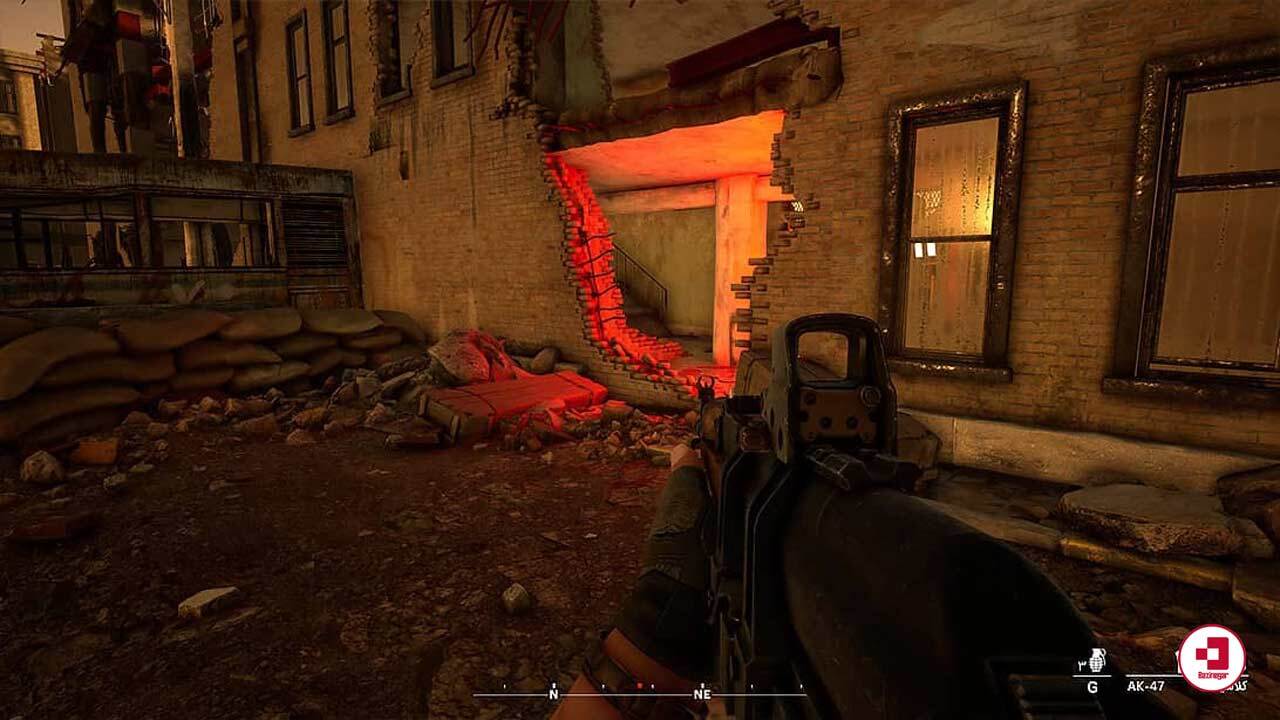The width and height of the screenshot is (1280, 720).
Task: Click the Bazinegar watermark logo
Action: (x=1211, y=658)
